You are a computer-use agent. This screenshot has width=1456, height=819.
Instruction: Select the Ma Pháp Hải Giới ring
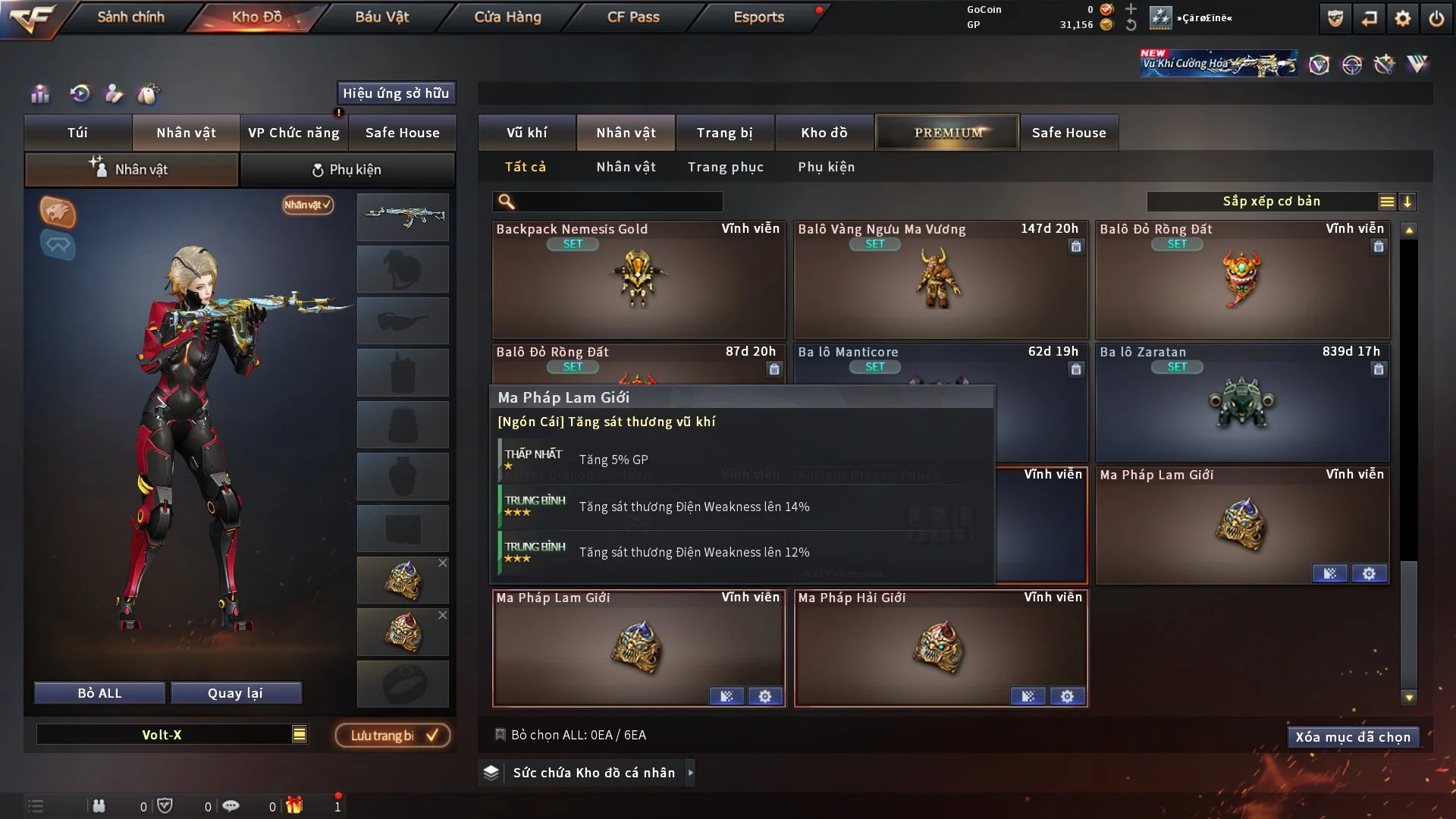940,647
